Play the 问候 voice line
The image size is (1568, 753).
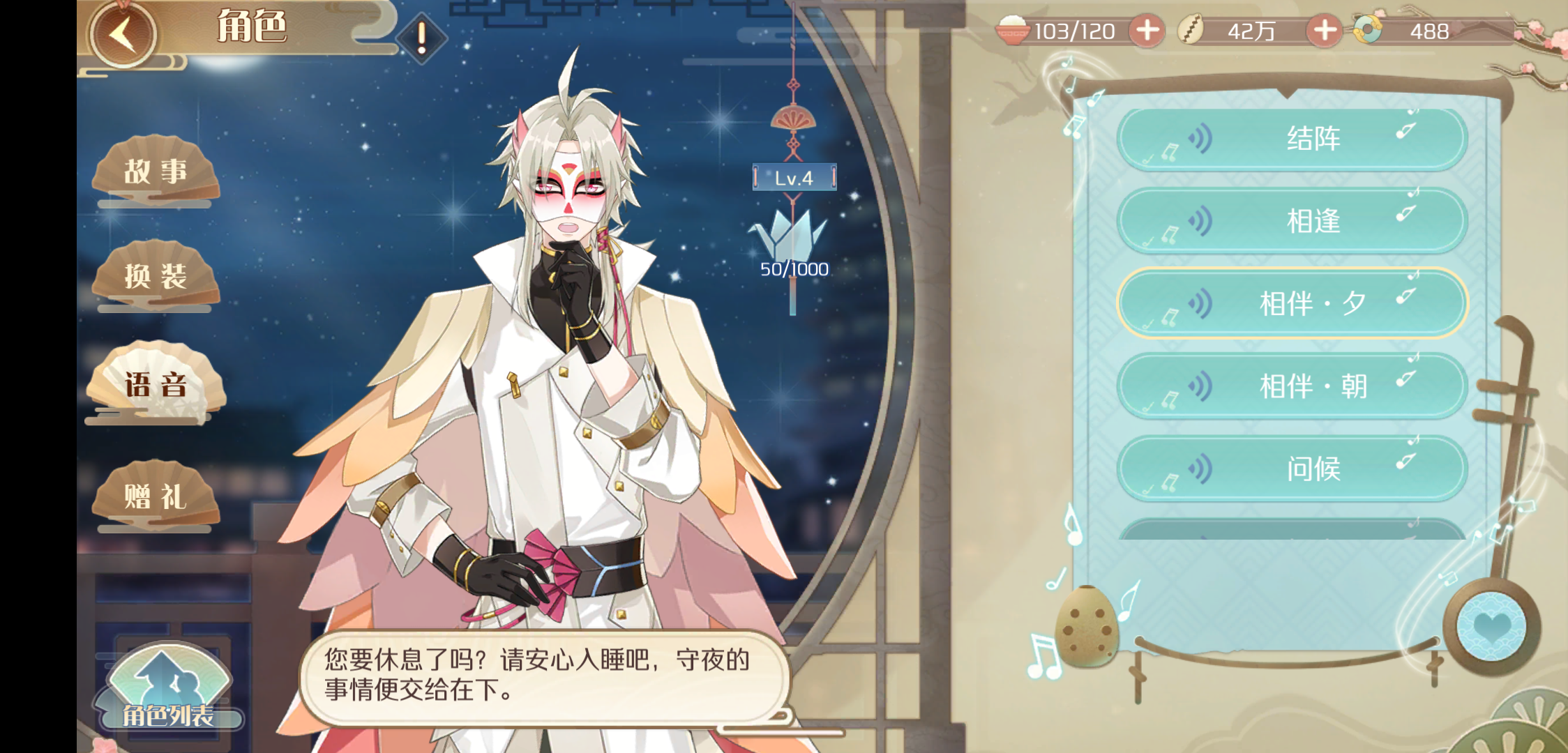pyautogui.click(x=1292, y=468)
